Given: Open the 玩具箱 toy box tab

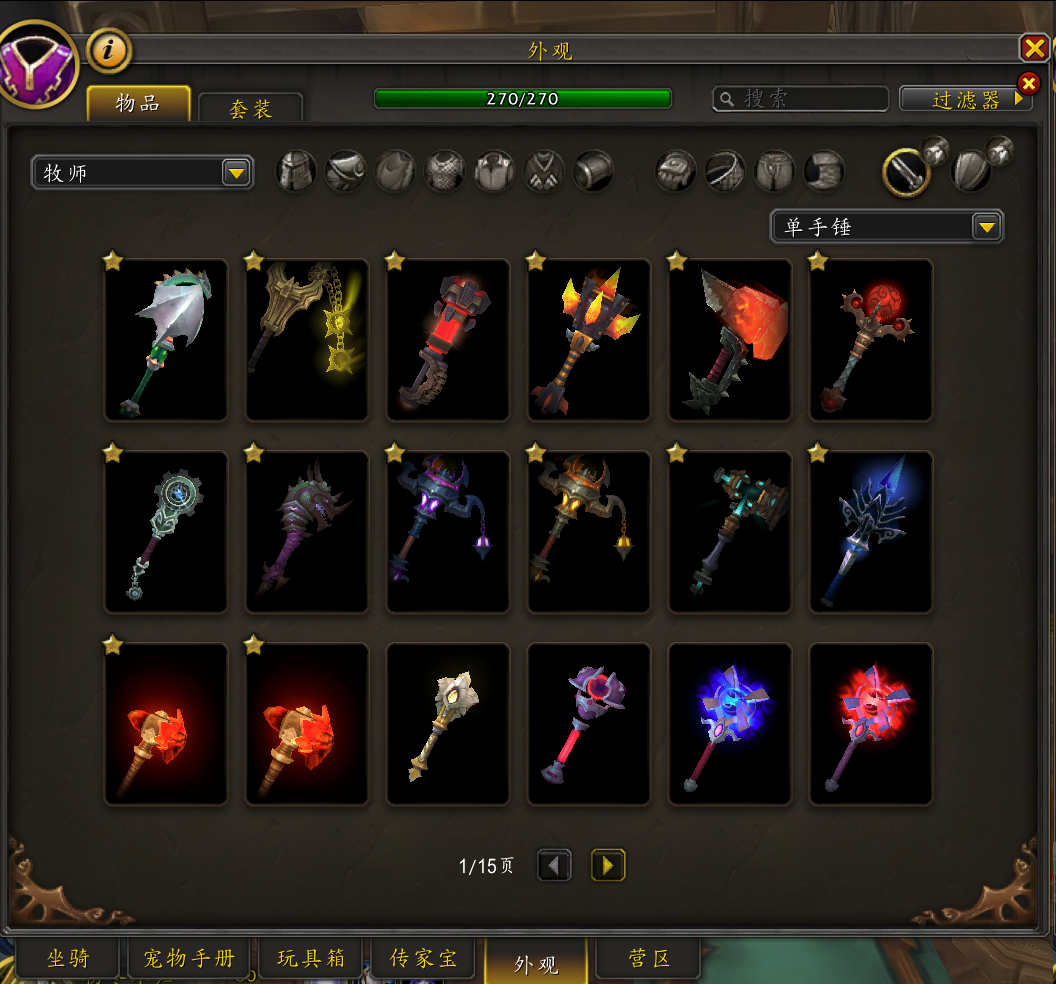Looking at the screenshot, I should coord(311,959).
